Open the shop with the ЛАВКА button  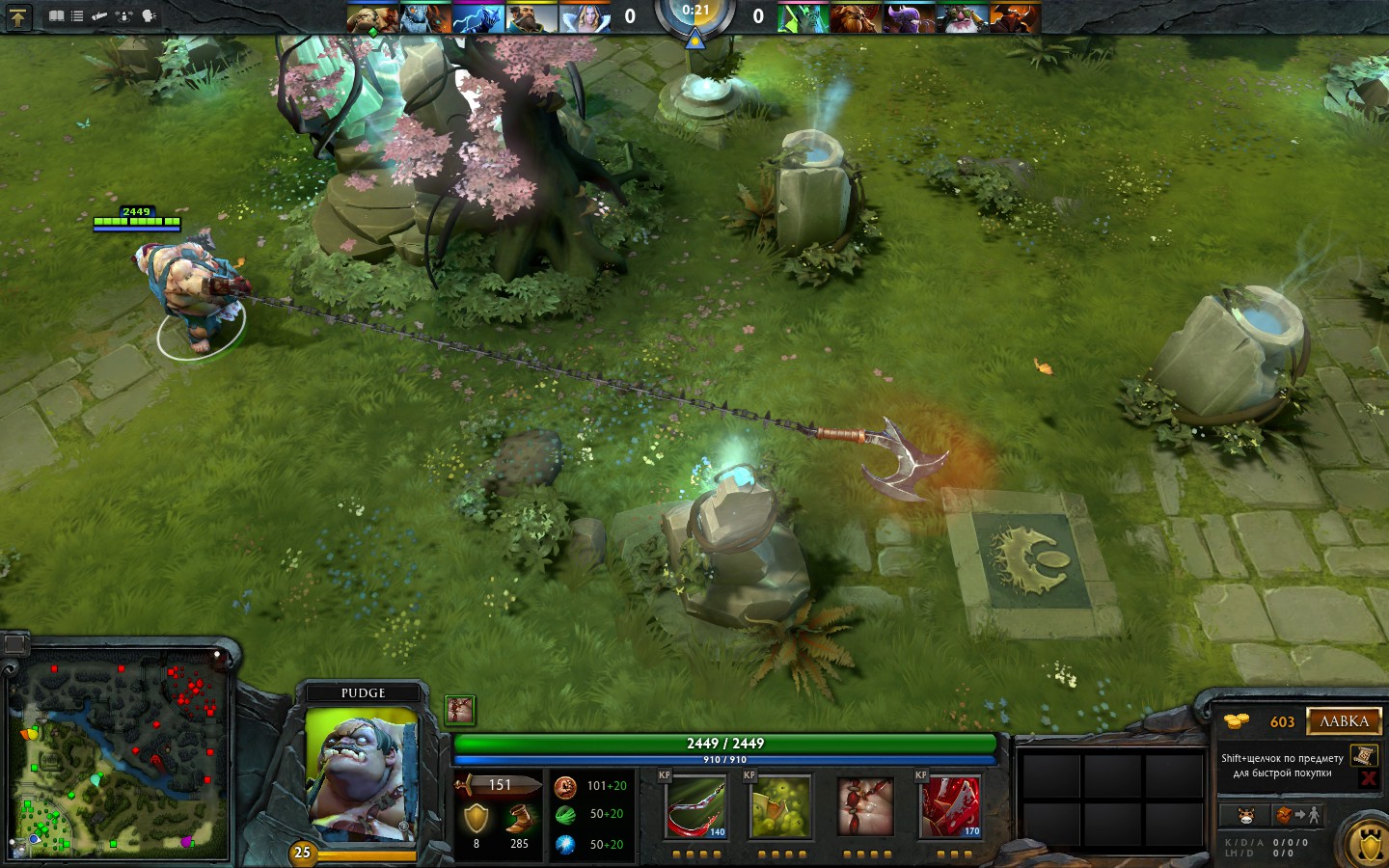[1344, 721]
